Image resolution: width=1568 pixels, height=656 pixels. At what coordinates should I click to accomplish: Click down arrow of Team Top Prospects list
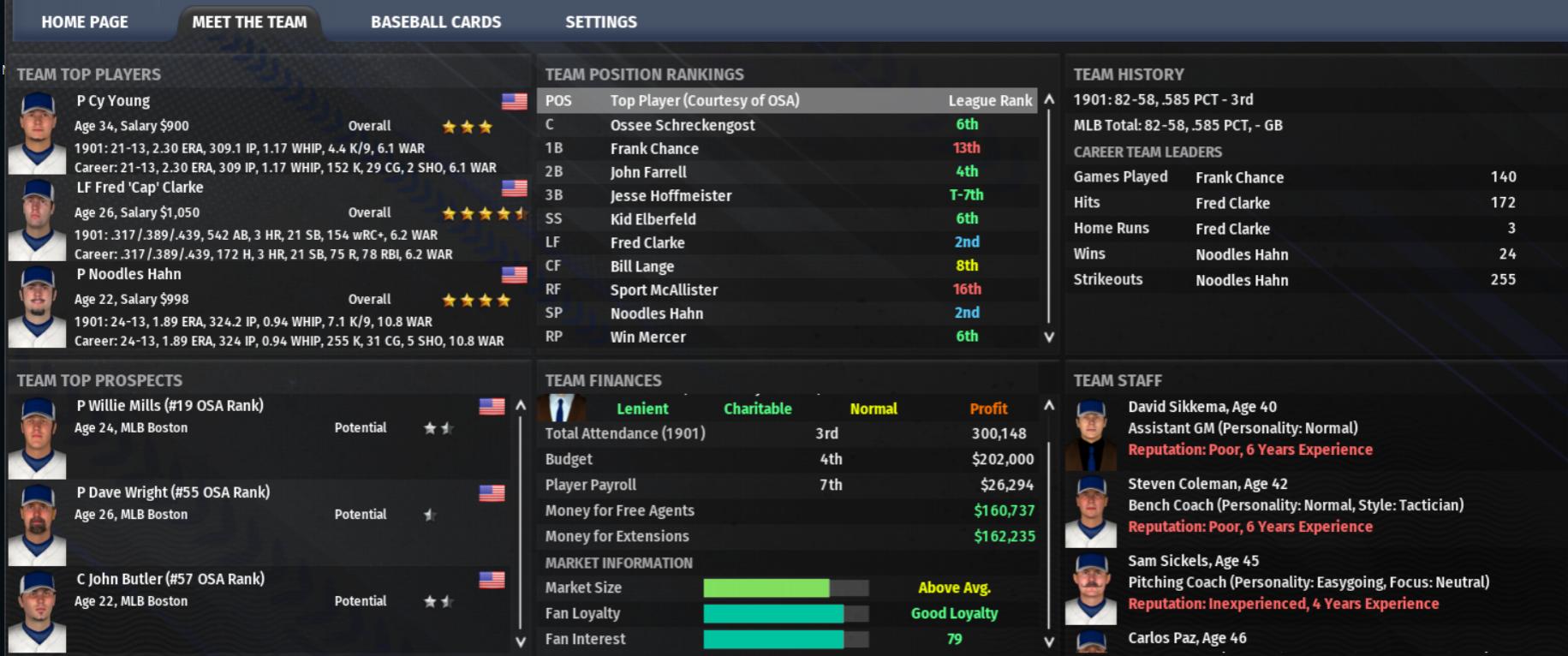[520, 641]
